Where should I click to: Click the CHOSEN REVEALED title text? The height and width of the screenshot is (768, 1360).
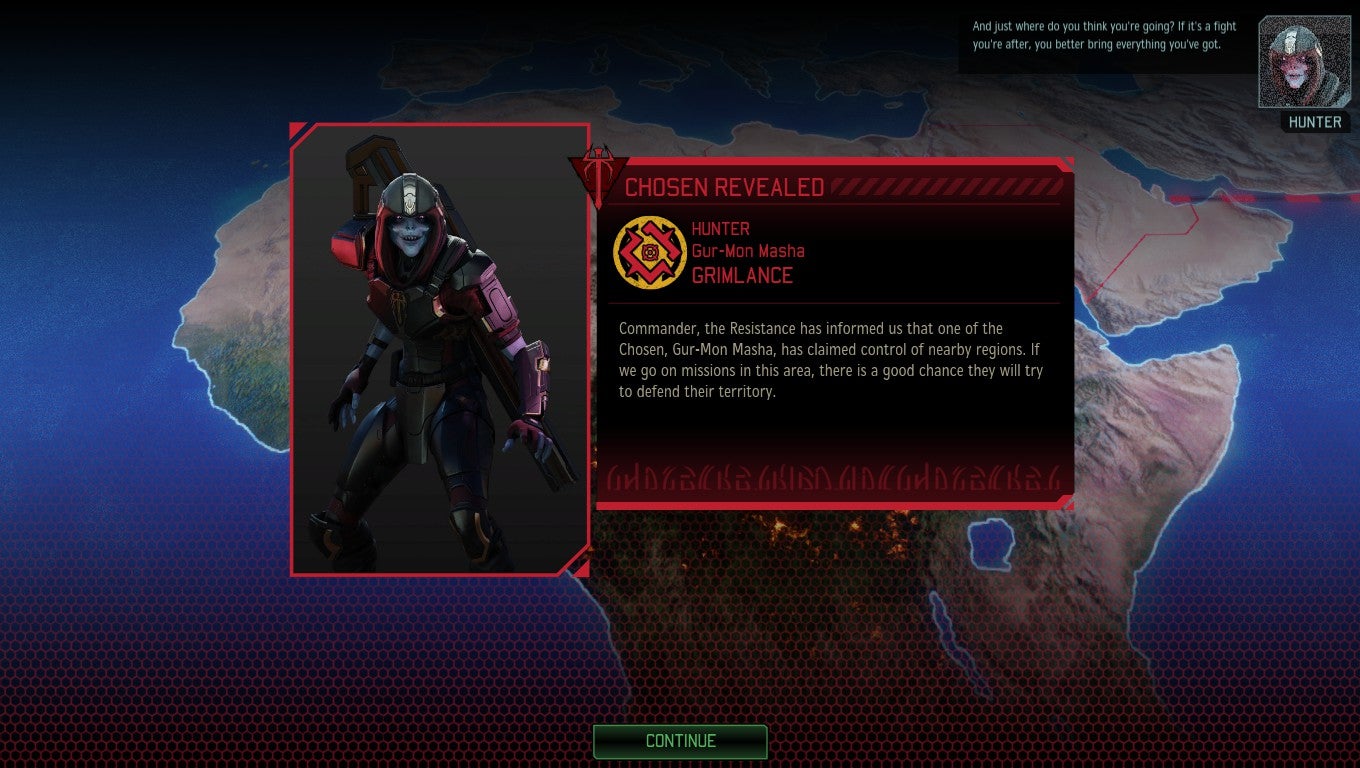(x=725, y=186)
